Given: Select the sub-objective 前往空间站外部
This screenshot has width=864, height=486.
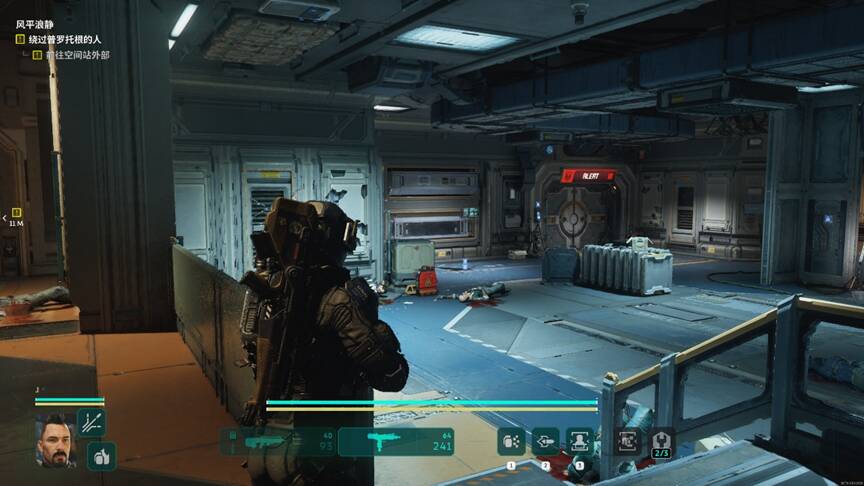Looking at the screenshot, I should click(76, 54).
